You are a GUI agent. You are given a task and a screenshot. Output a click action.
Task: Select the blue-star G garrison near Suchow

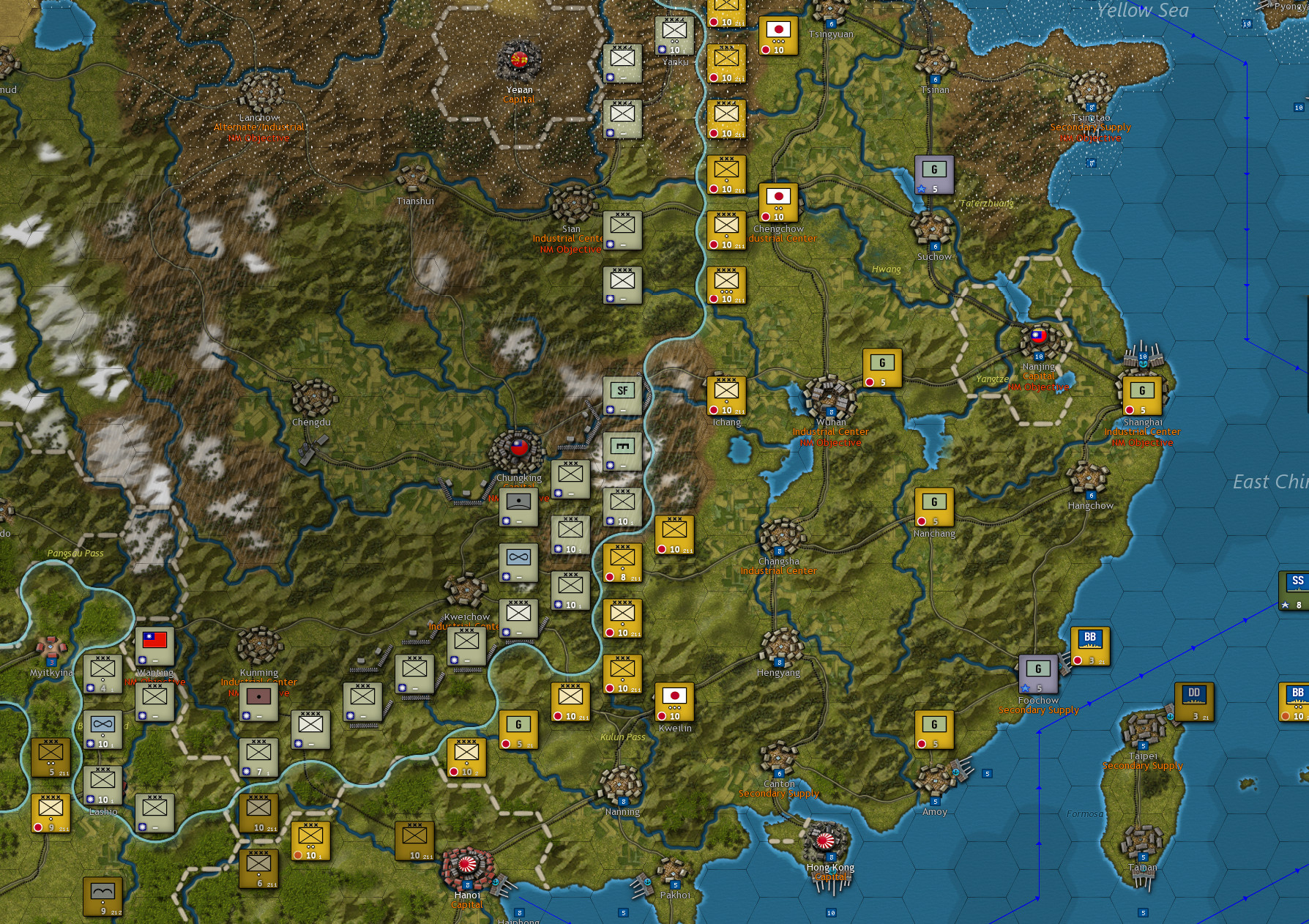933,171
